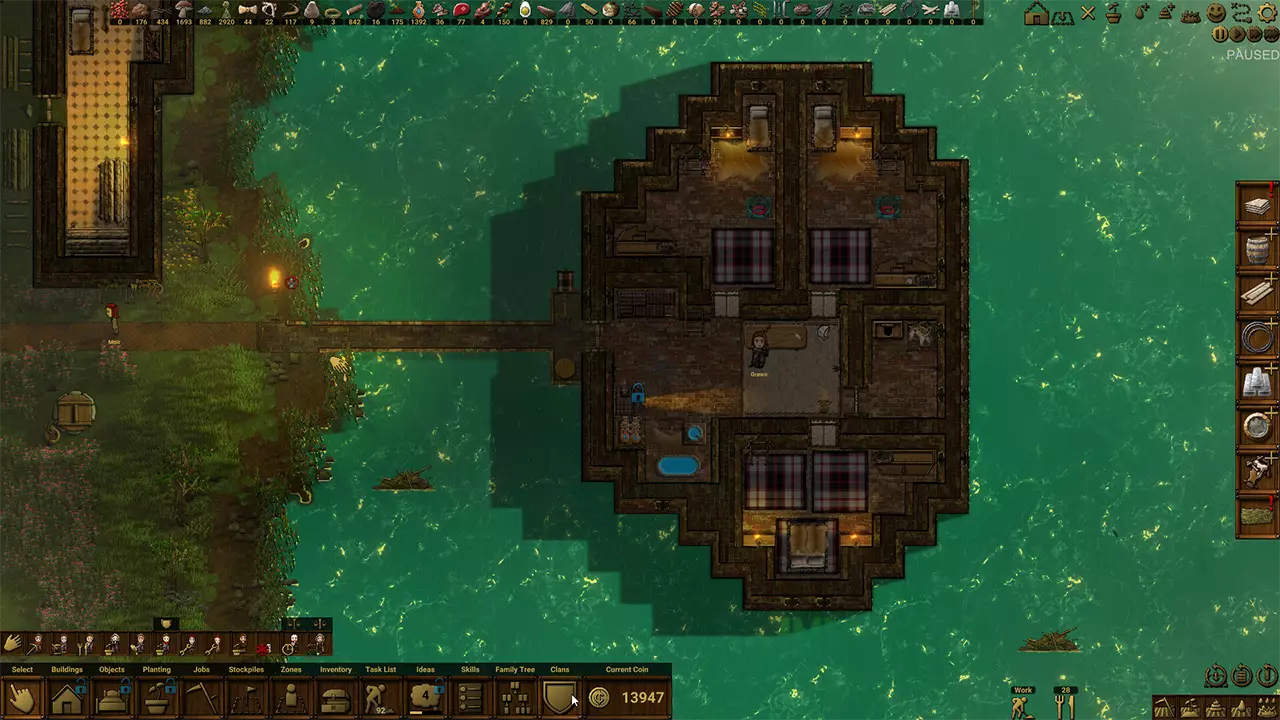Click the pause button

[x=1221, y=34]
